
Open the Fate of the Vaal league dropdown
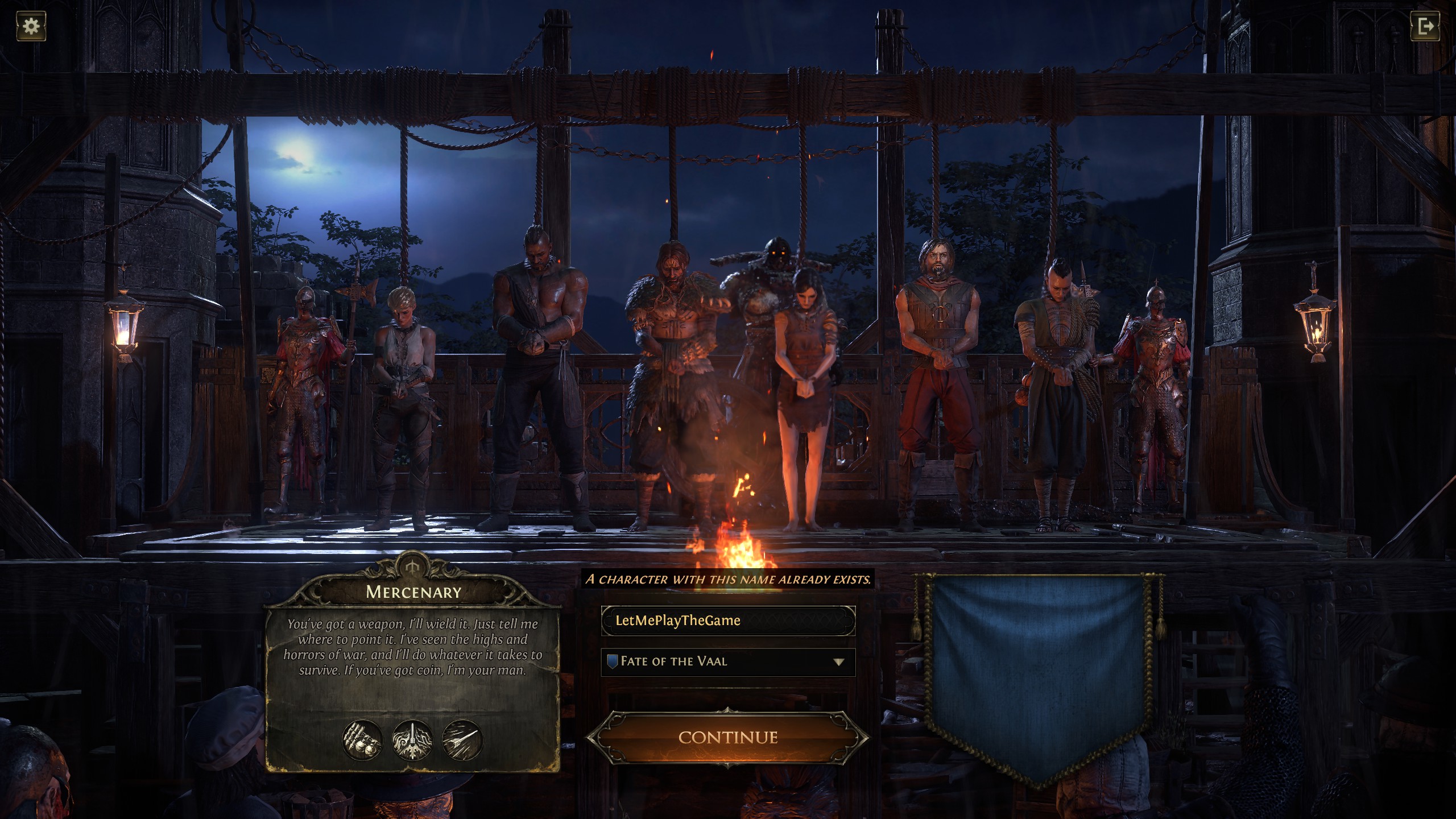pos(727,661)
